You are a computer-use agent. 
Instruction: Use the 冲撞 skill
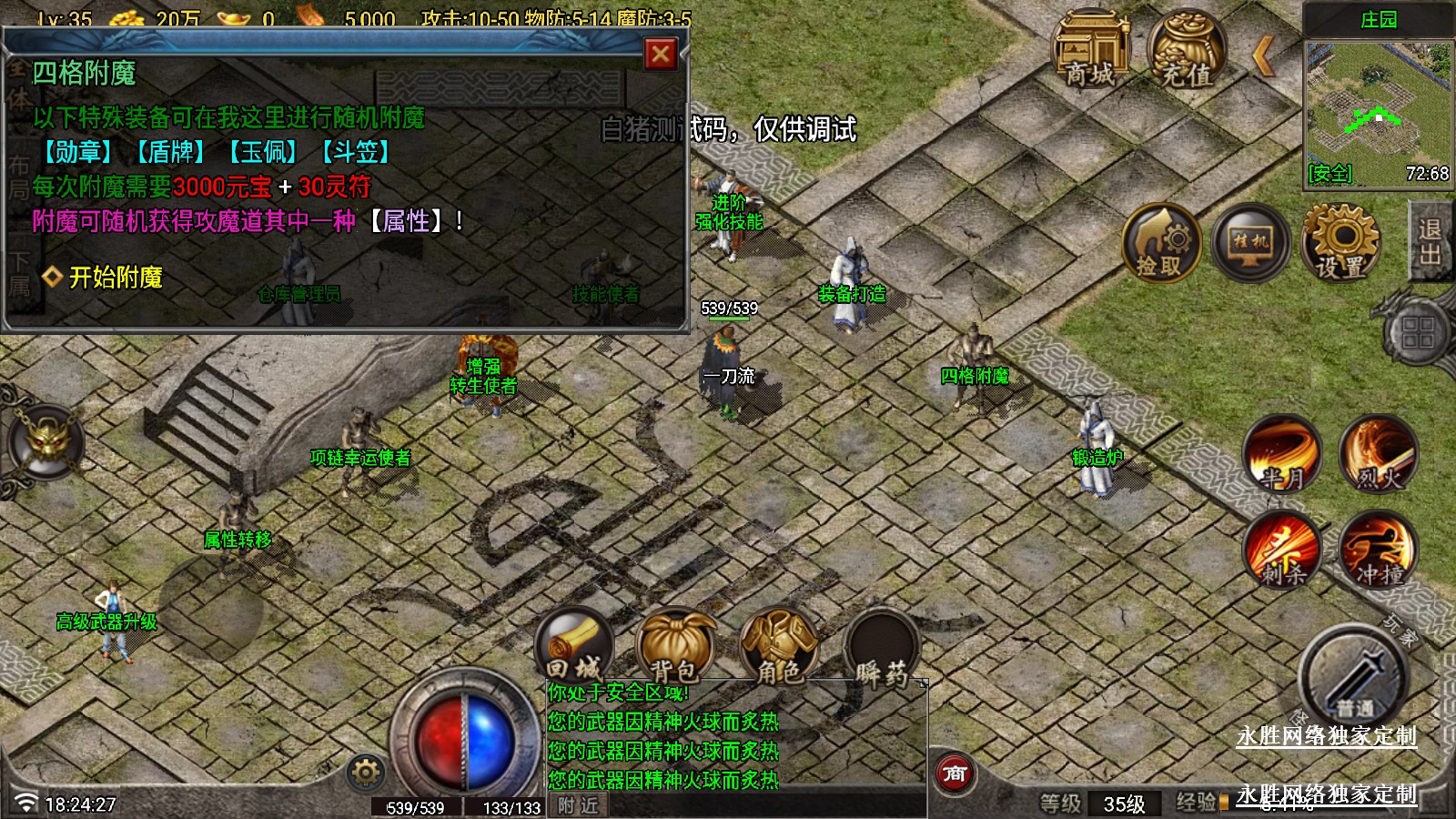pyautogui.click(x=1379, y=549)
